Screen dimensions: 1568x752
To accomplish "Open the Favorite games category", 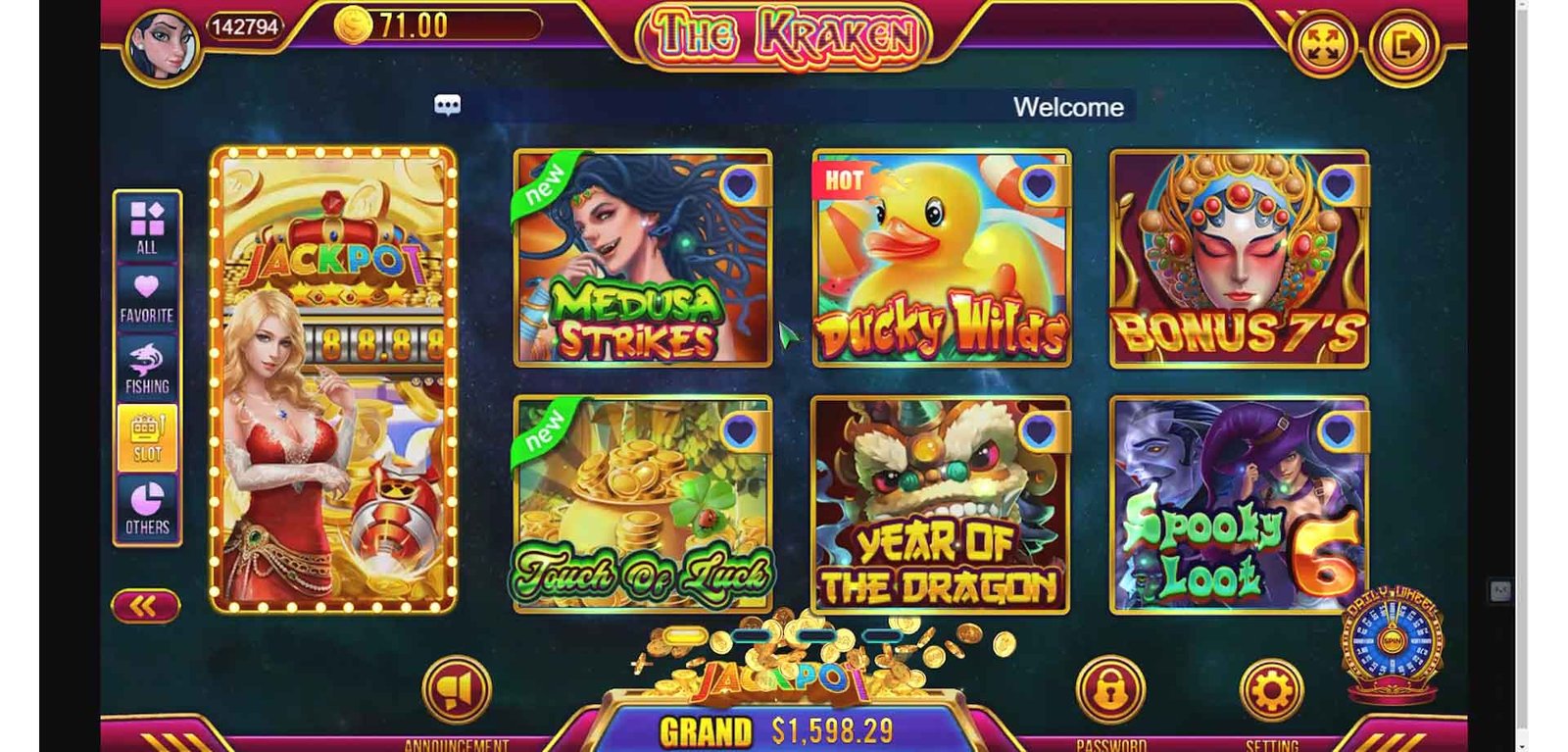I will (147, 297).
